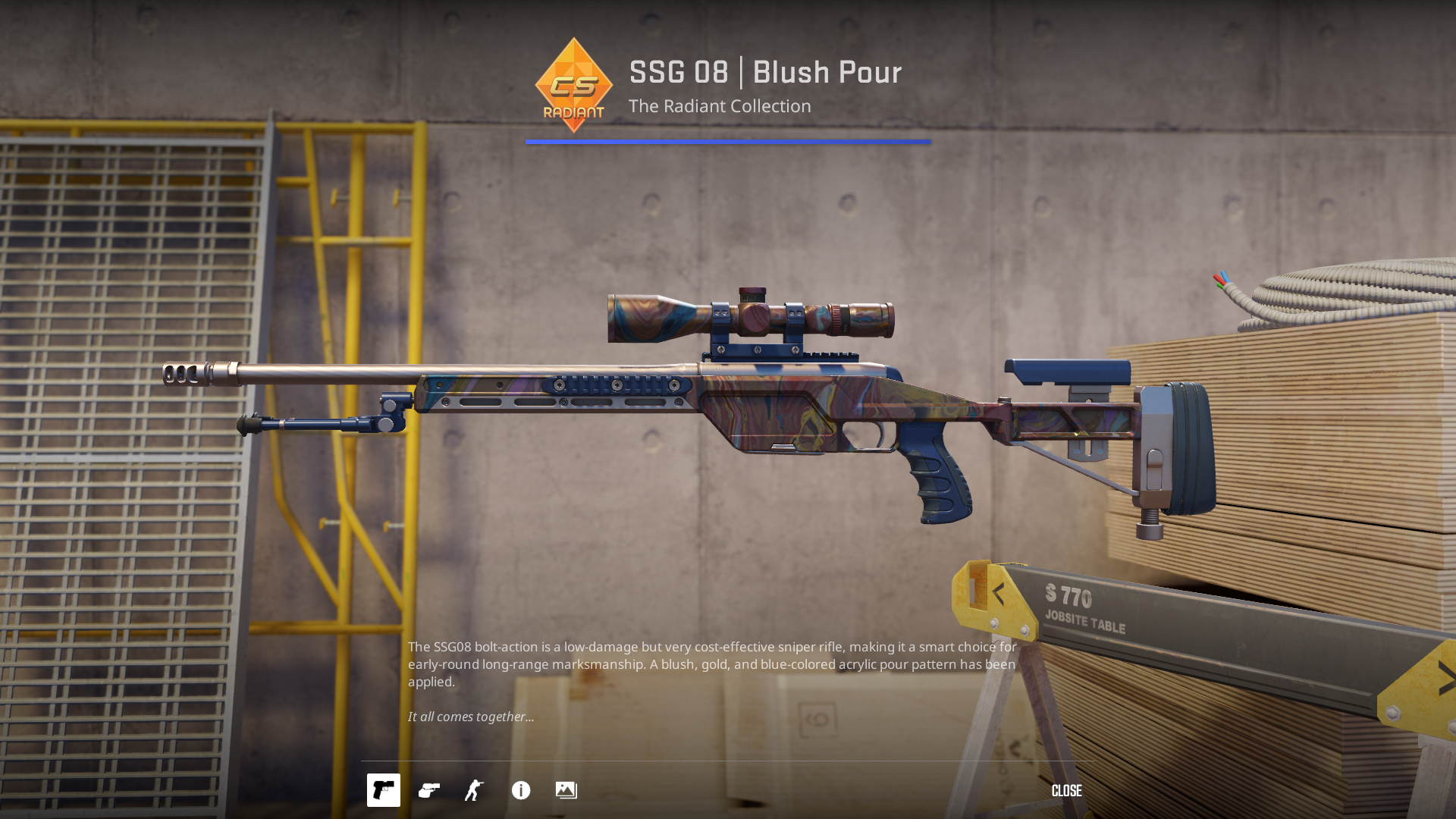This screenshot has height=819, width=1456.
Task: Show the weapon on the running character
Action: click(475, 790)
